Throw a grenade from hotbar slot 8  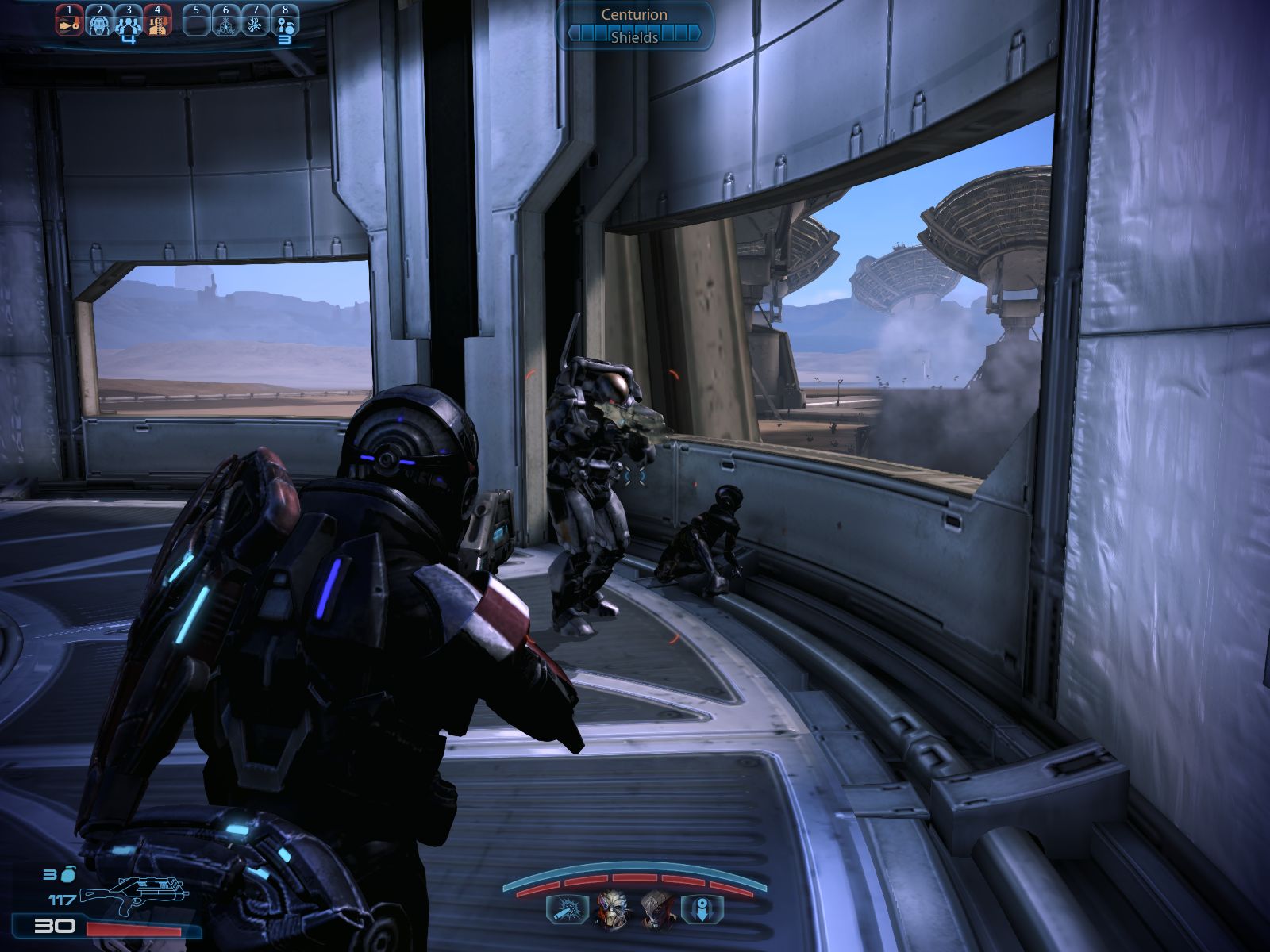[x=284, y=21]
